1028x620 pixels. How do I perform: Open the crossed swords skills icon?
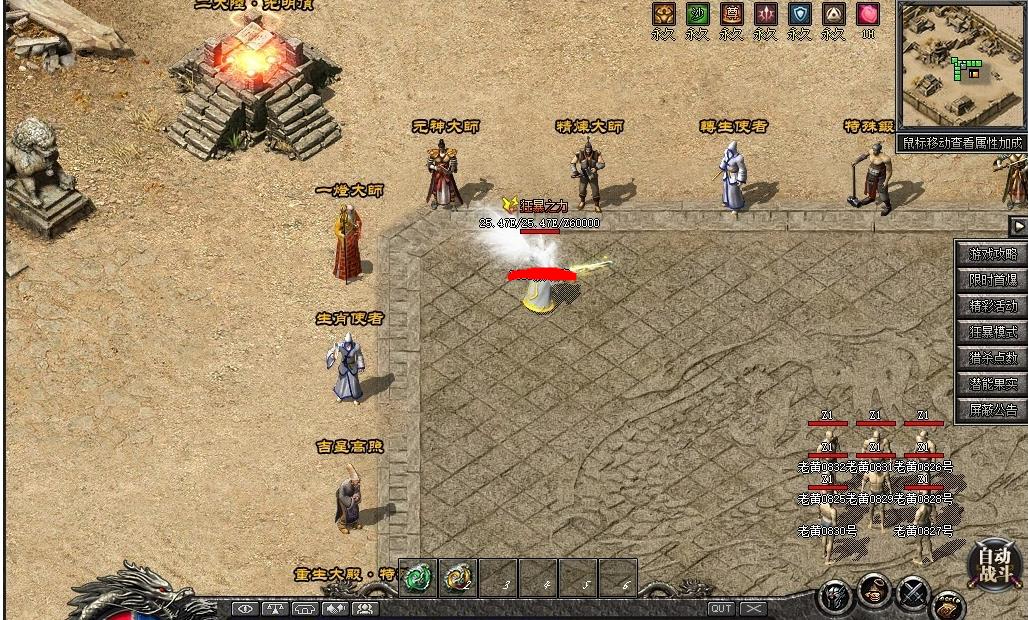coord(912,594)
